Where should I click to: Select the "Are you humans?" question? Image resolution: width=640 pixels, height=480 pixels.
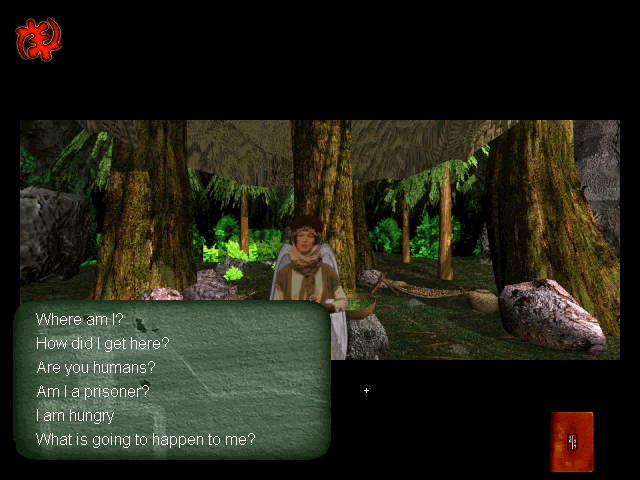tap(96, 367)
